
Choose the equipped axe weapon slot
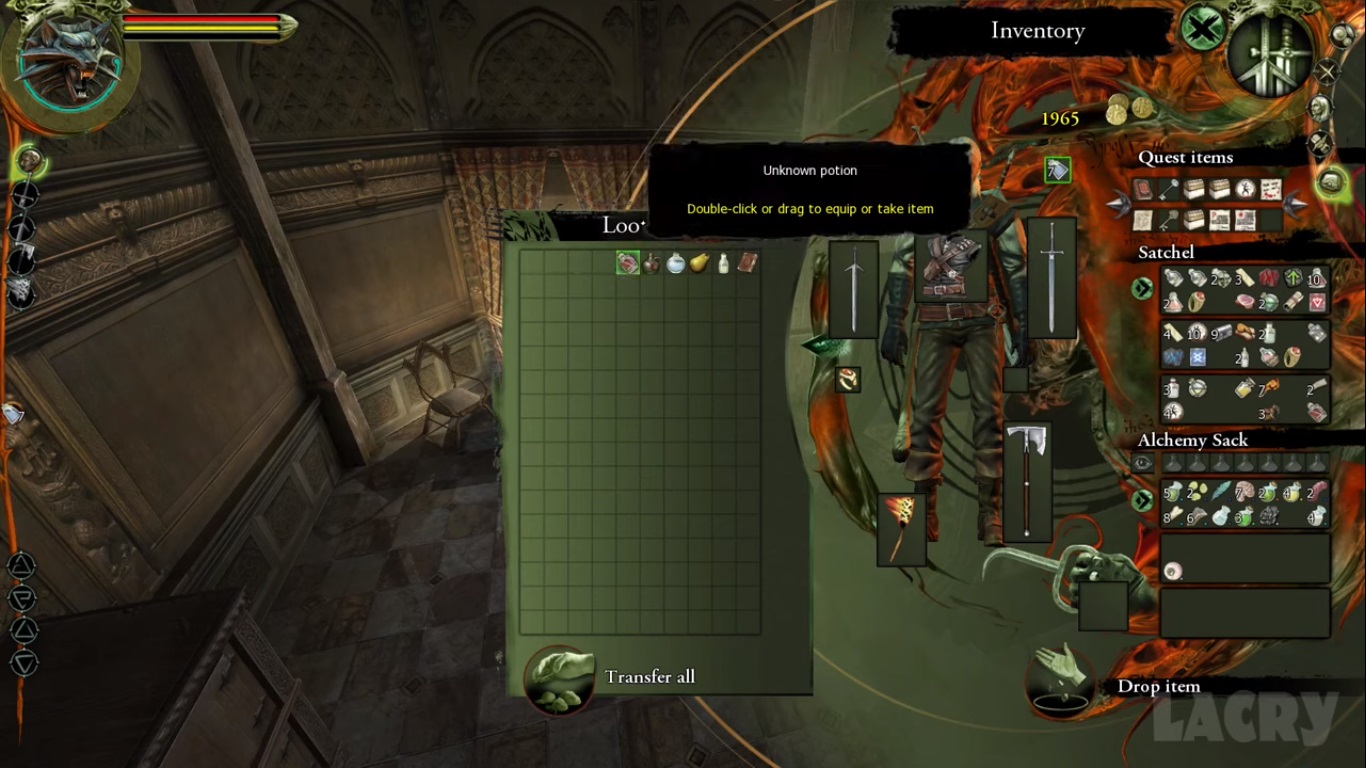click(x=1027, y=481)
